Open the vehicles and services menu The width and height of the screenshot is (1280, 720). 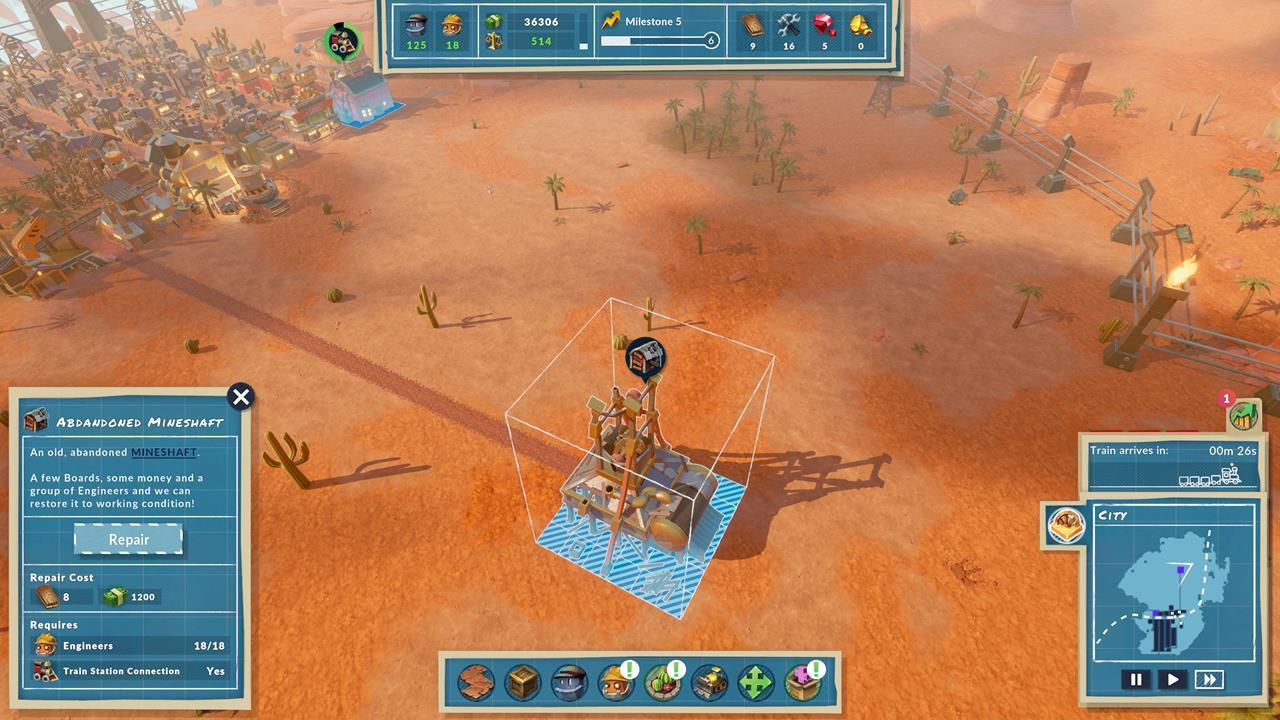(711, 681)
